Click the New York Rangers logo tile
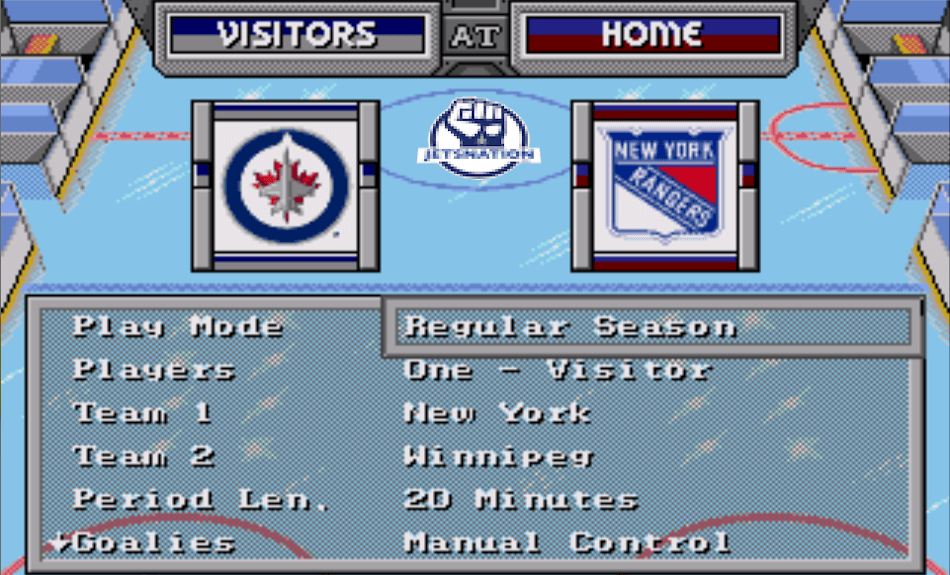This screenshot has width=950, height=575. point(665,185)
